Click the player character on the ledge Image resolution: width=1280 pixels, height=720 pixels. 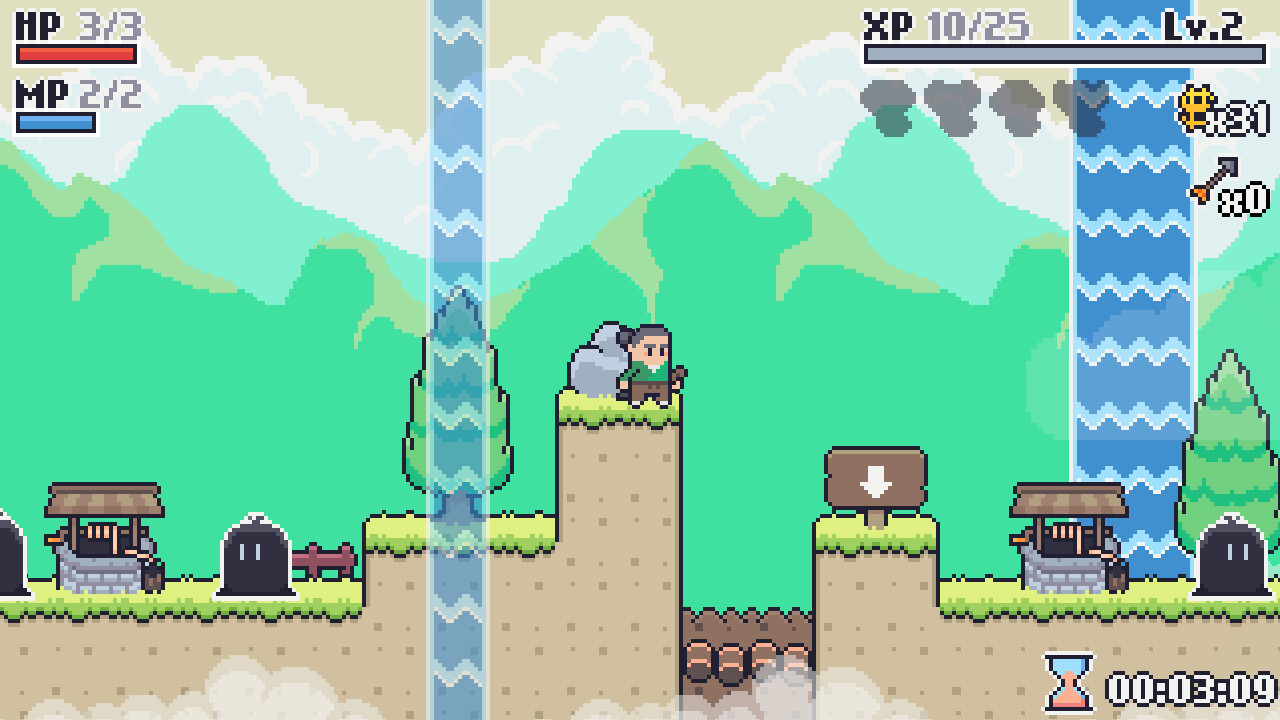point(650,362)
